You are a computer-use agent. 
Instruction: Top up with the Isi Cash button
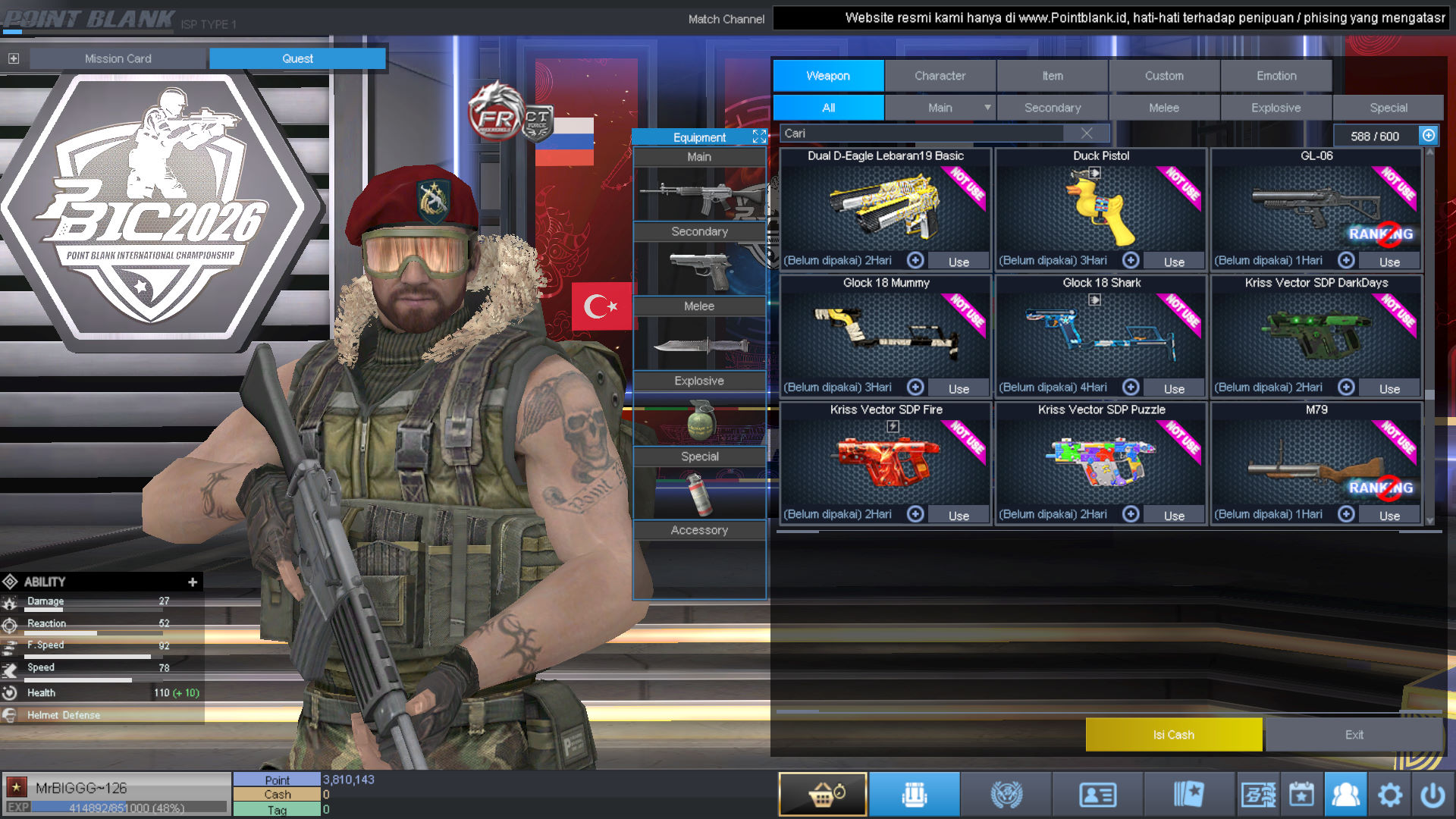coord(1173,735)
